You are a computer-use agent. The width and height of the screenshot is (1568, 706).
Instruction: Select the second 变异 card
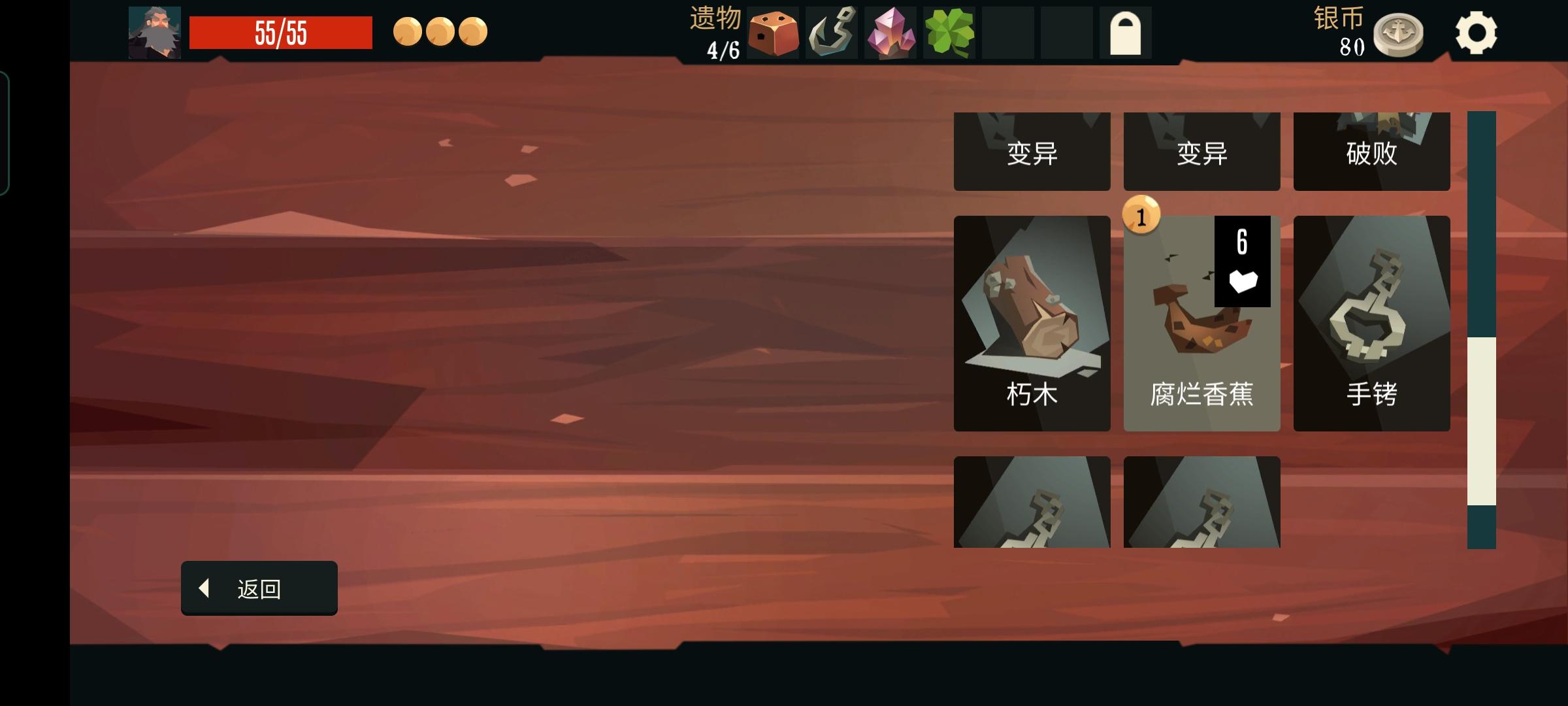(x=1201, y=152)
